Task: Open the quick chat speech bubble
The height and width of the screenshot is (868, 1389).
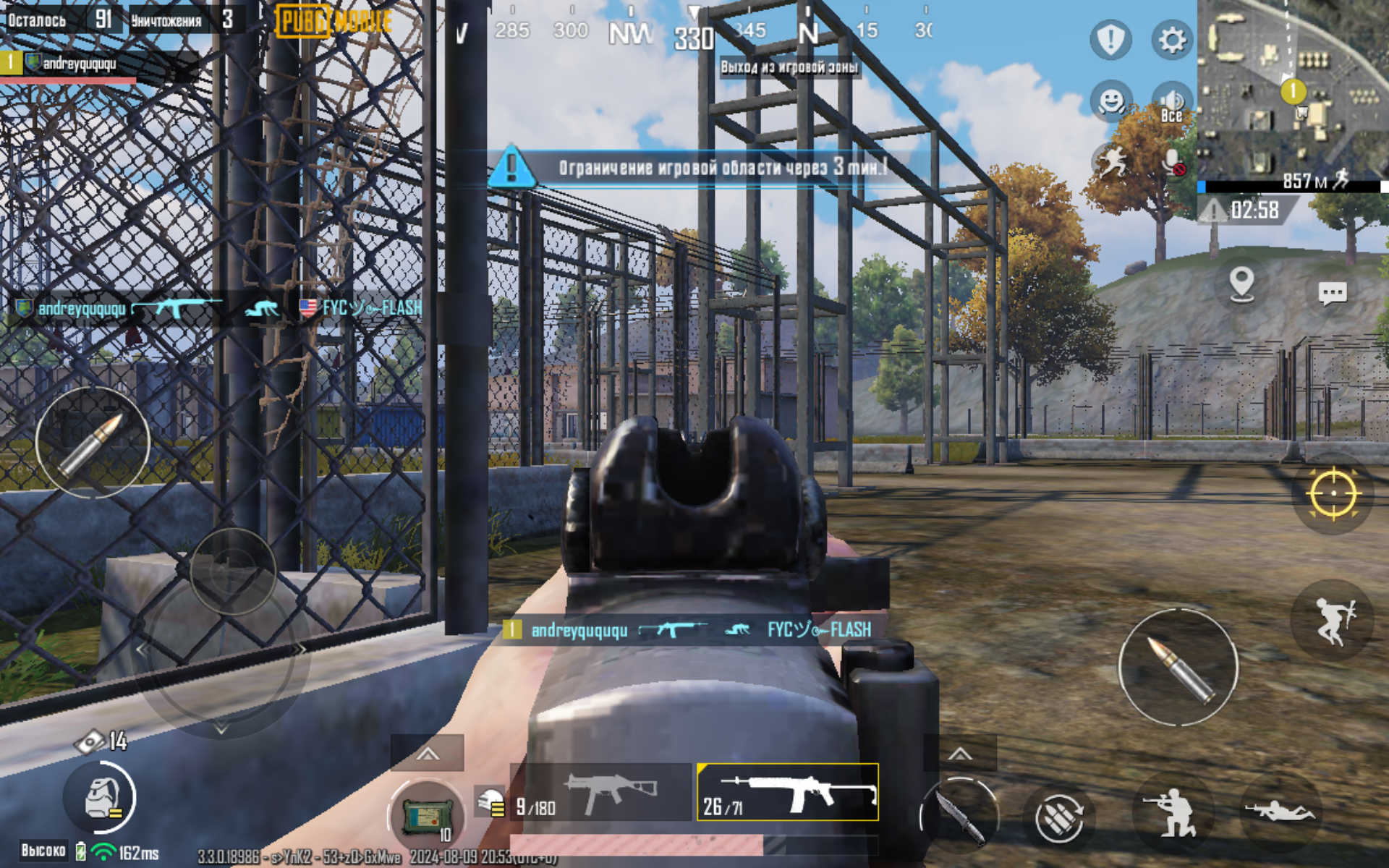Action: click(x=1332, y=293)
